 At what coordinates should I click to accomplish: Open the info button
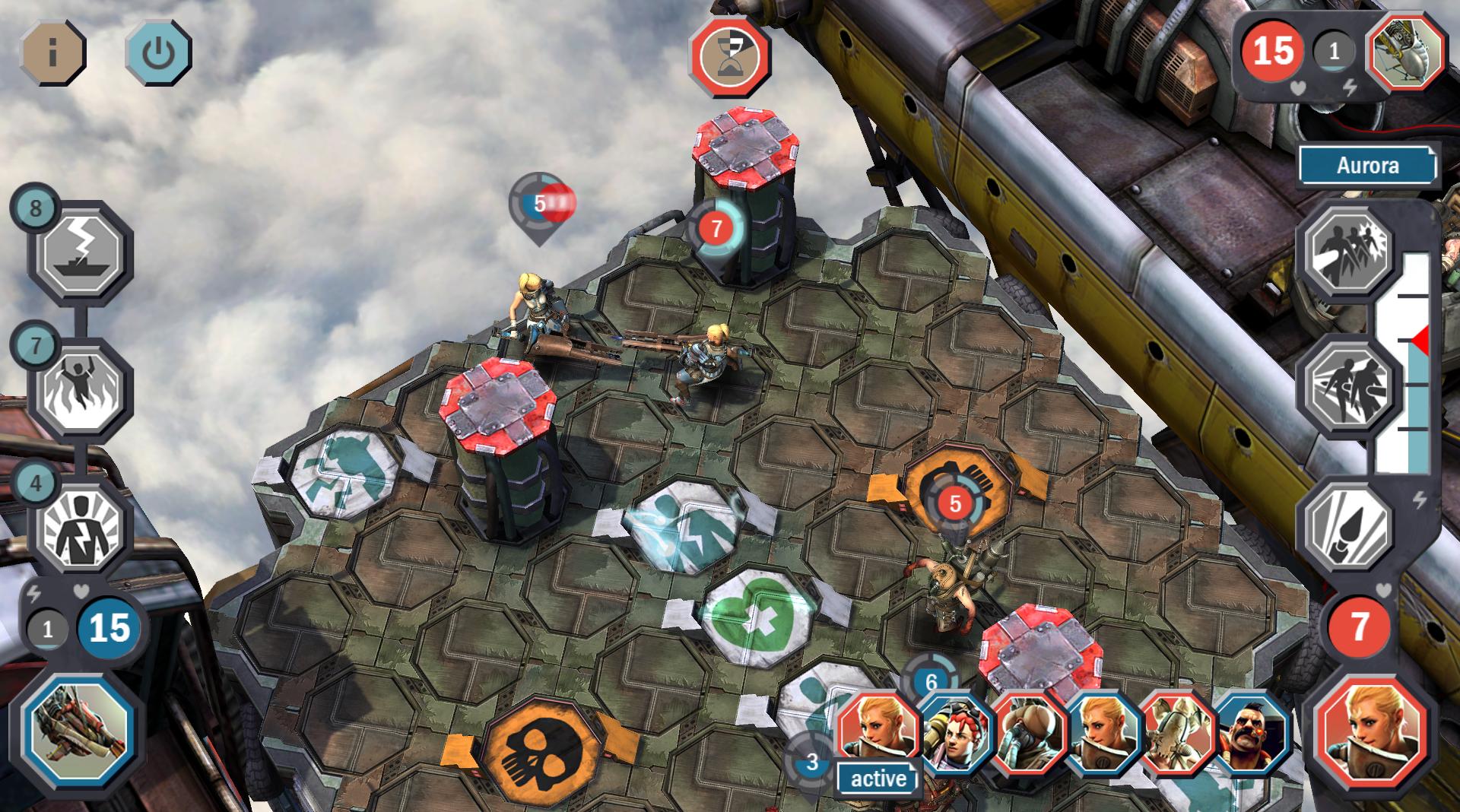[52, 52]
